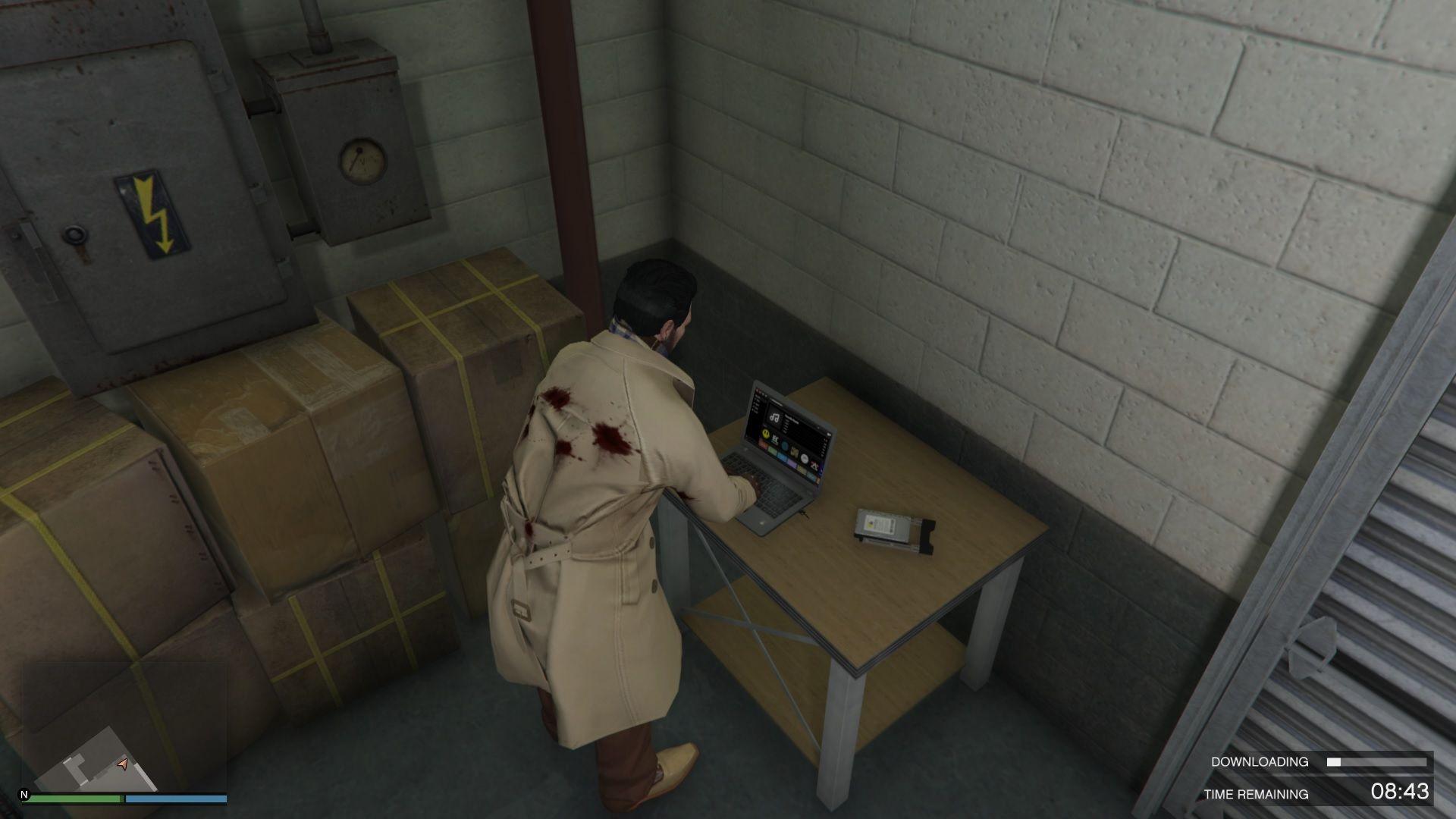The image size is (1456, 819).
Task: Open the media player icon at top left of screen
Action: (x=758, y=390)
